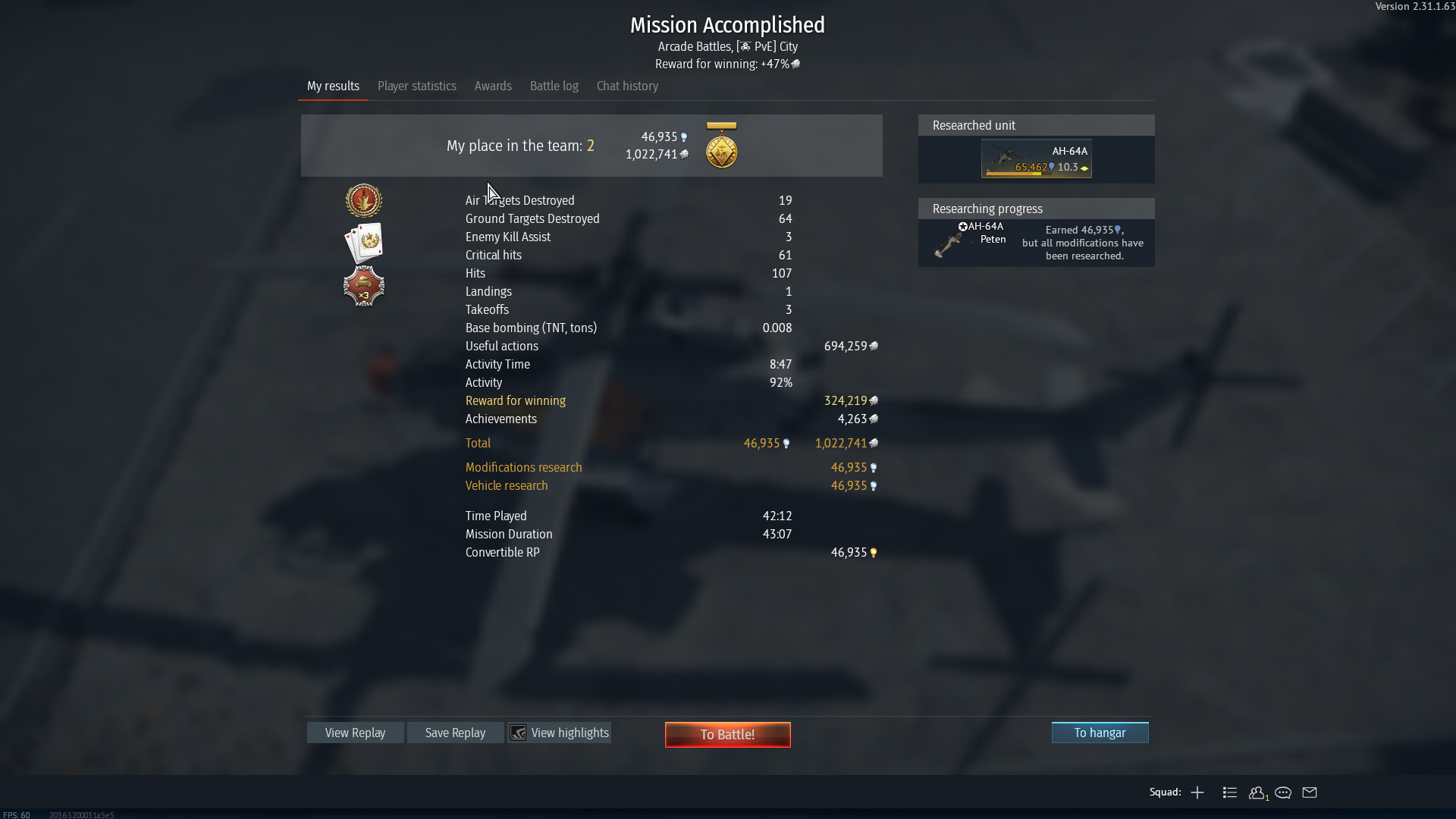The width and height of the screenshot is (1456, 819).
Task: Open the Battle log tab
Action: (554, 86)
